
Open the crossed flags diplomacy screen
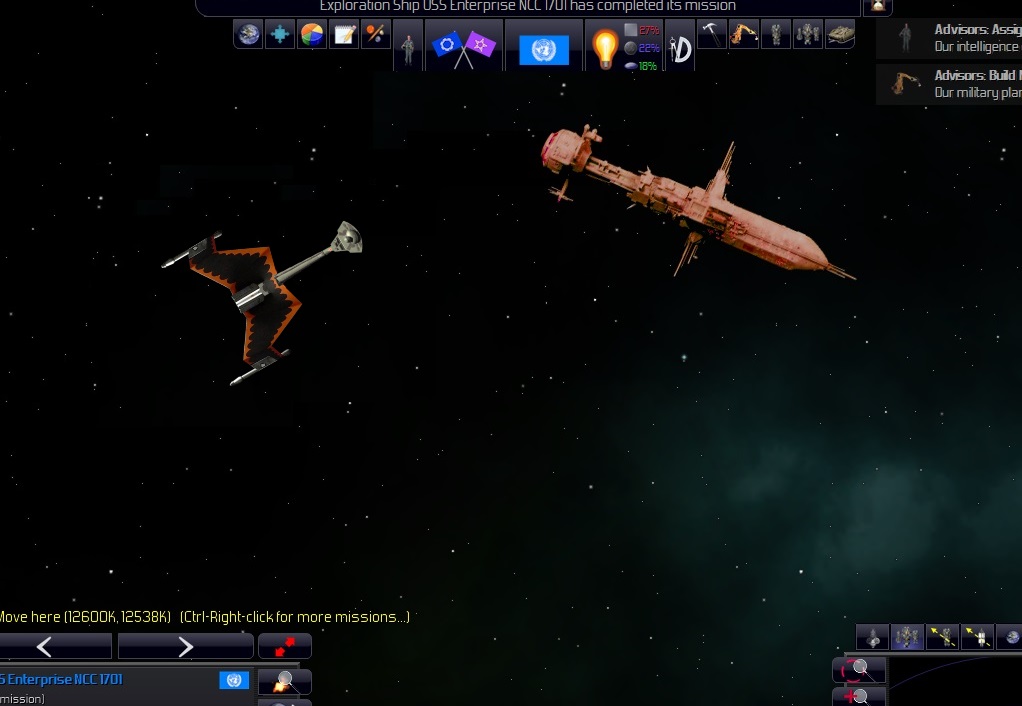coord(461,47)
